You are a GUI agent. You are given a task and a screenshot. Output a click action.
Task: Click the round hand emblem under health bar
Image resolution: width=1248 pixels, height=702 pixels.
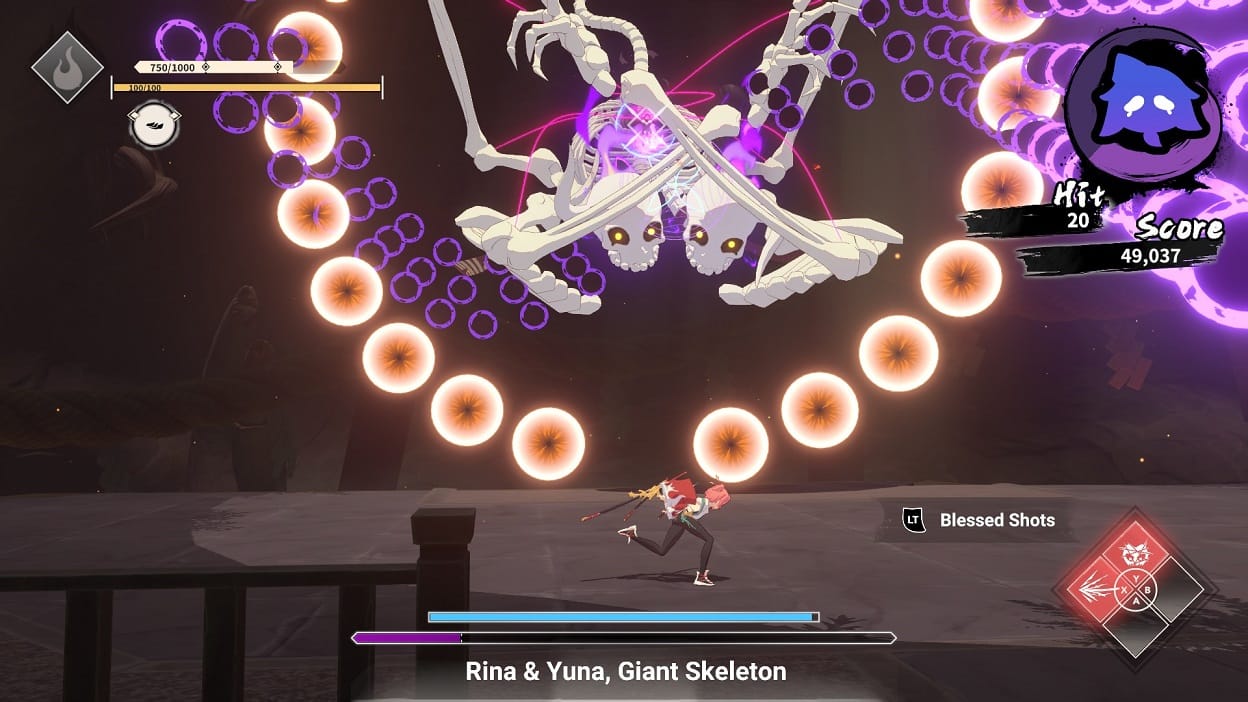click(x=153, y=126)
